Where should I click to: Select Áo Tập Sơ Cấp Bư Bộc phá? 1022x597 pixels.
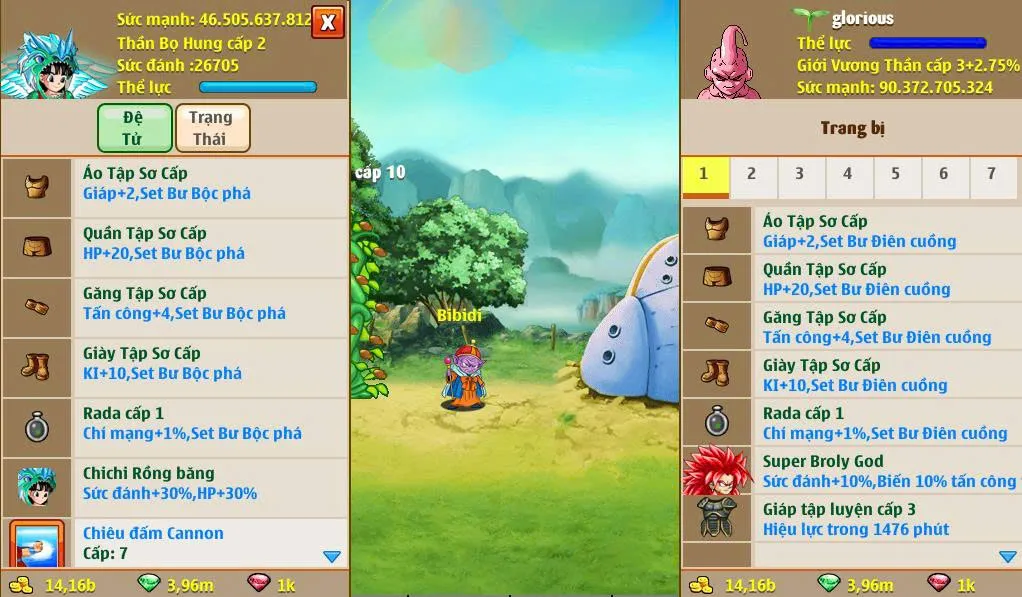[x=175, y=184]
